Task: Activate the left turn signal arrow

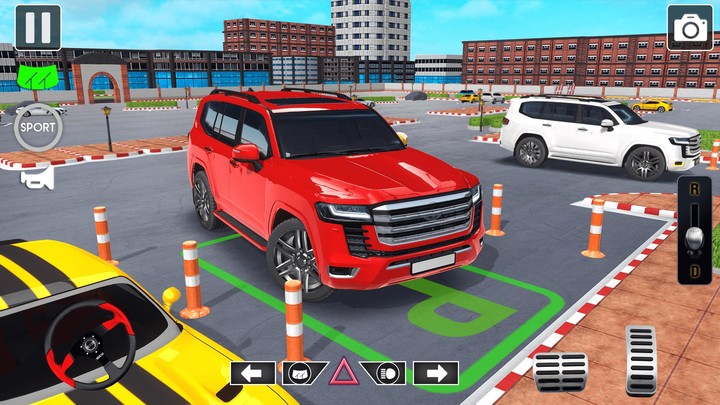Action: (253, 373)
